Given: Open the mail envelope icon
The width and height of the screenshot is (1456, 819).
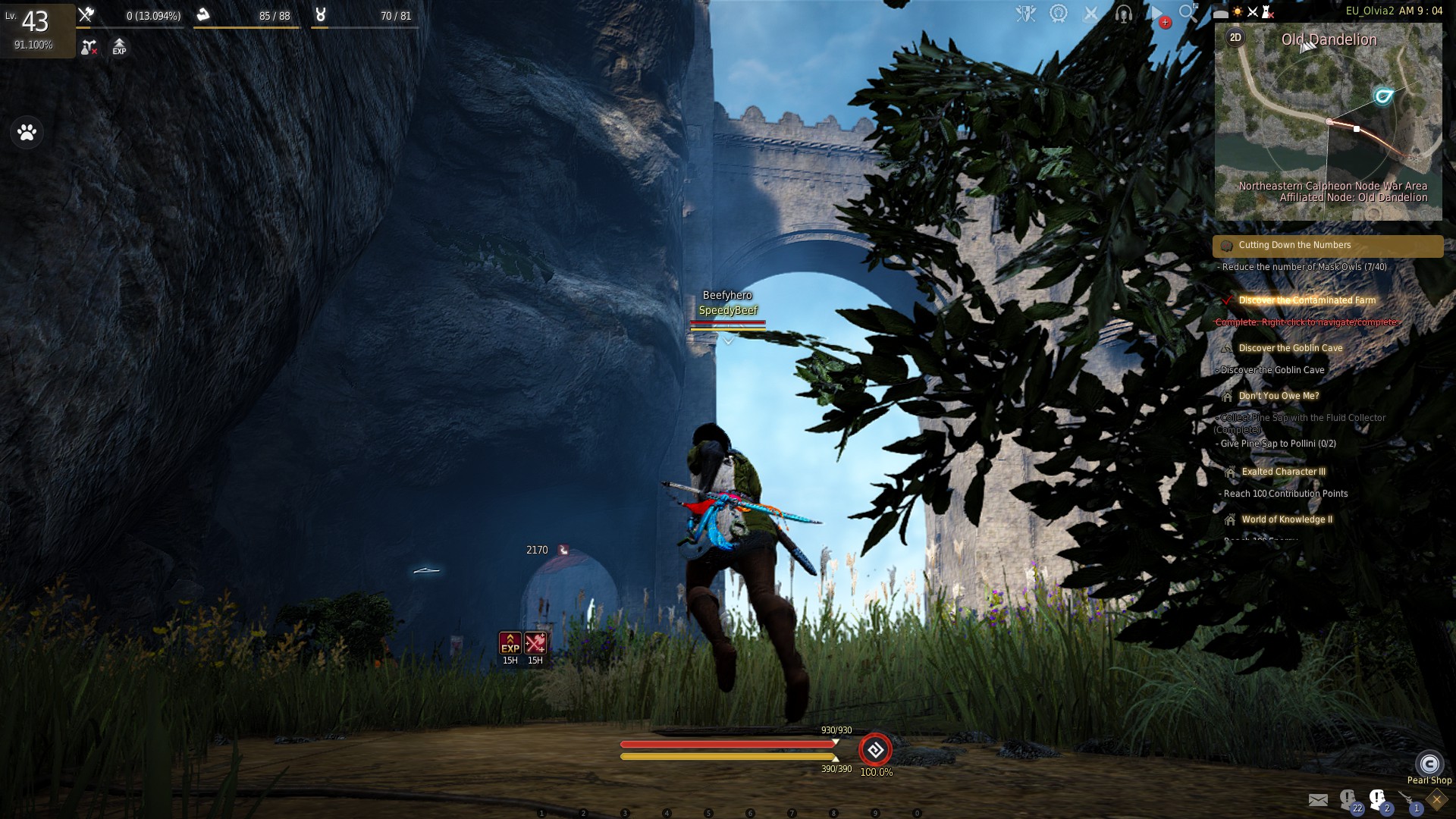Looking at the screenshot, I should coord(1317,799).
